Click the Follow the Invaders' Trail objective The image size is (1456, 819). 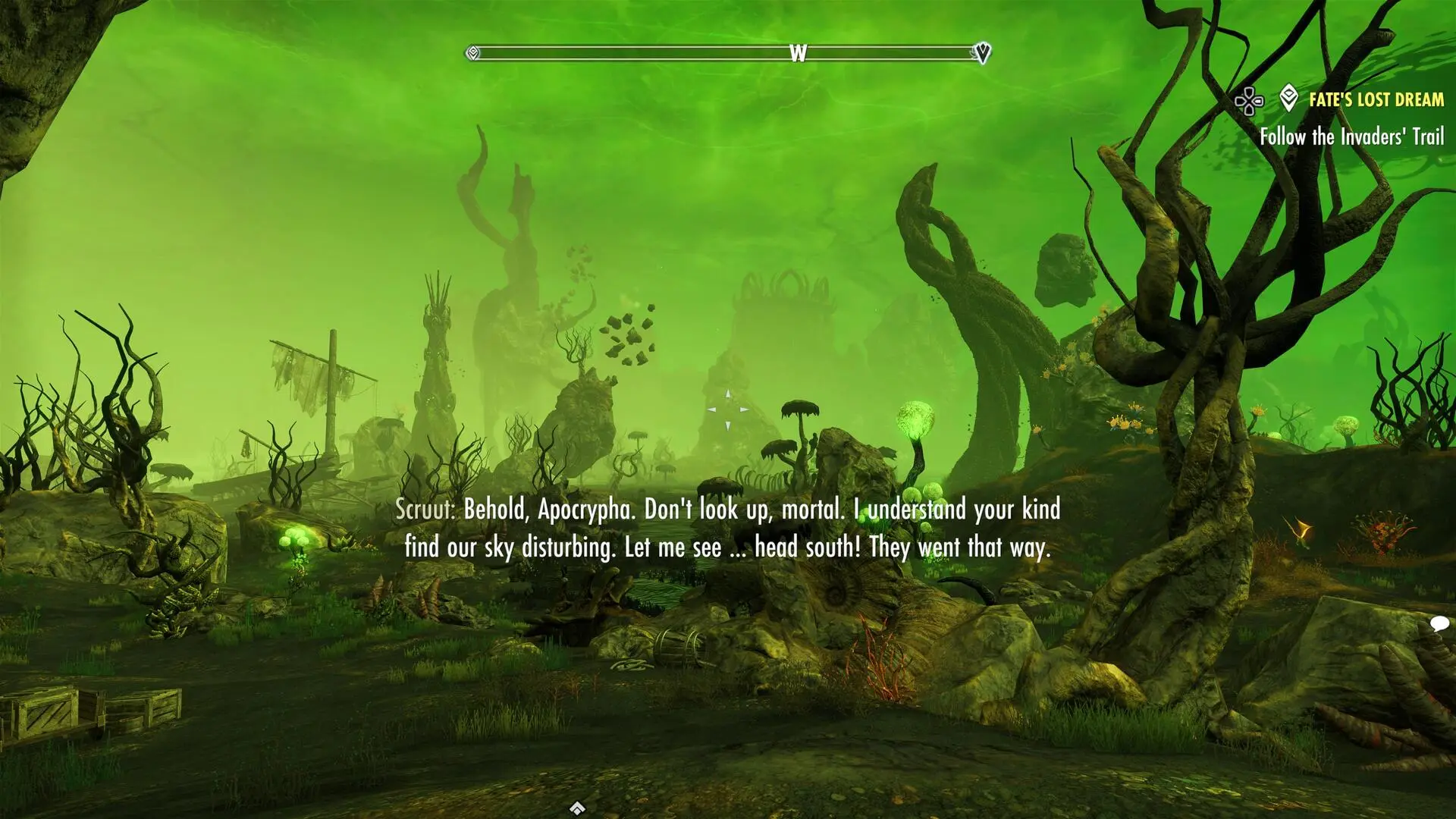[1351, 136]
